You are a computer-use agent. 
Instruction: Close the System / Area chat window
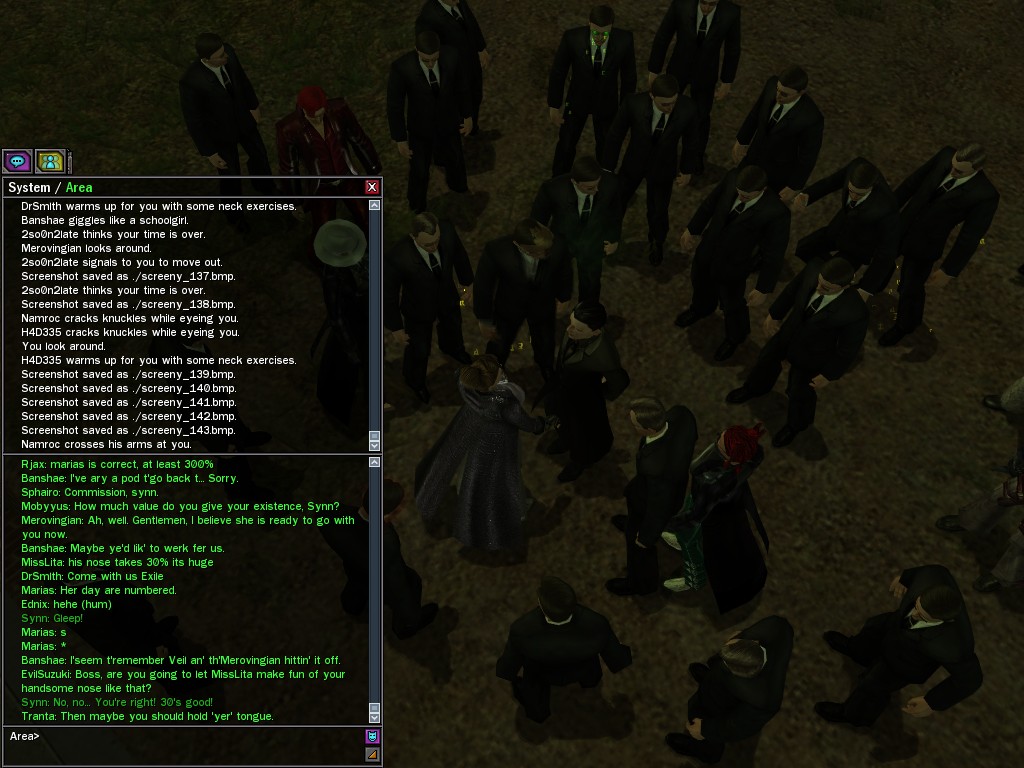coord(372,187)
